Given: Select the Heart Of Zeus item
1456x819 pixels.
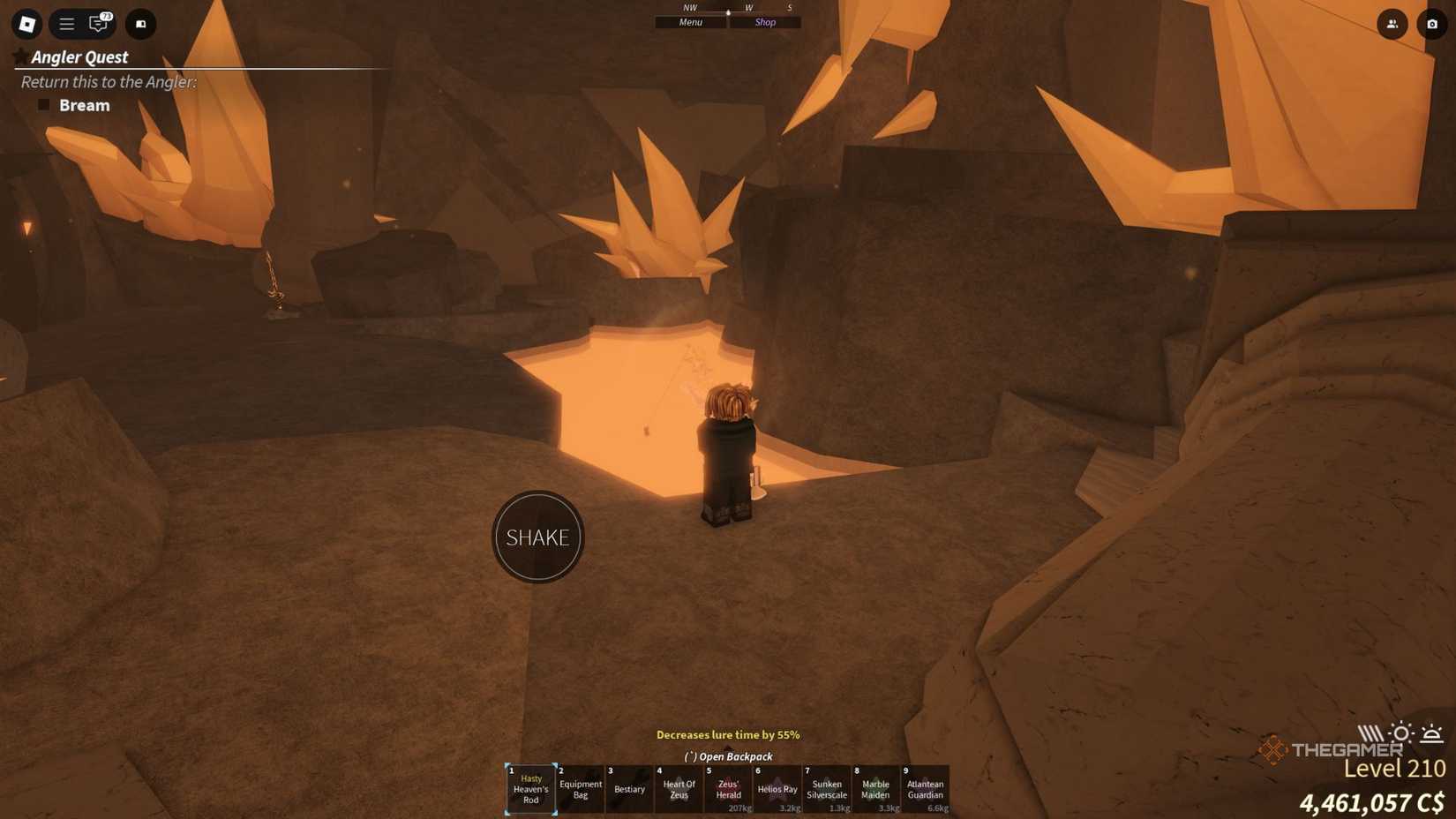Looking at the screenshot, I should tap(679, 789).
